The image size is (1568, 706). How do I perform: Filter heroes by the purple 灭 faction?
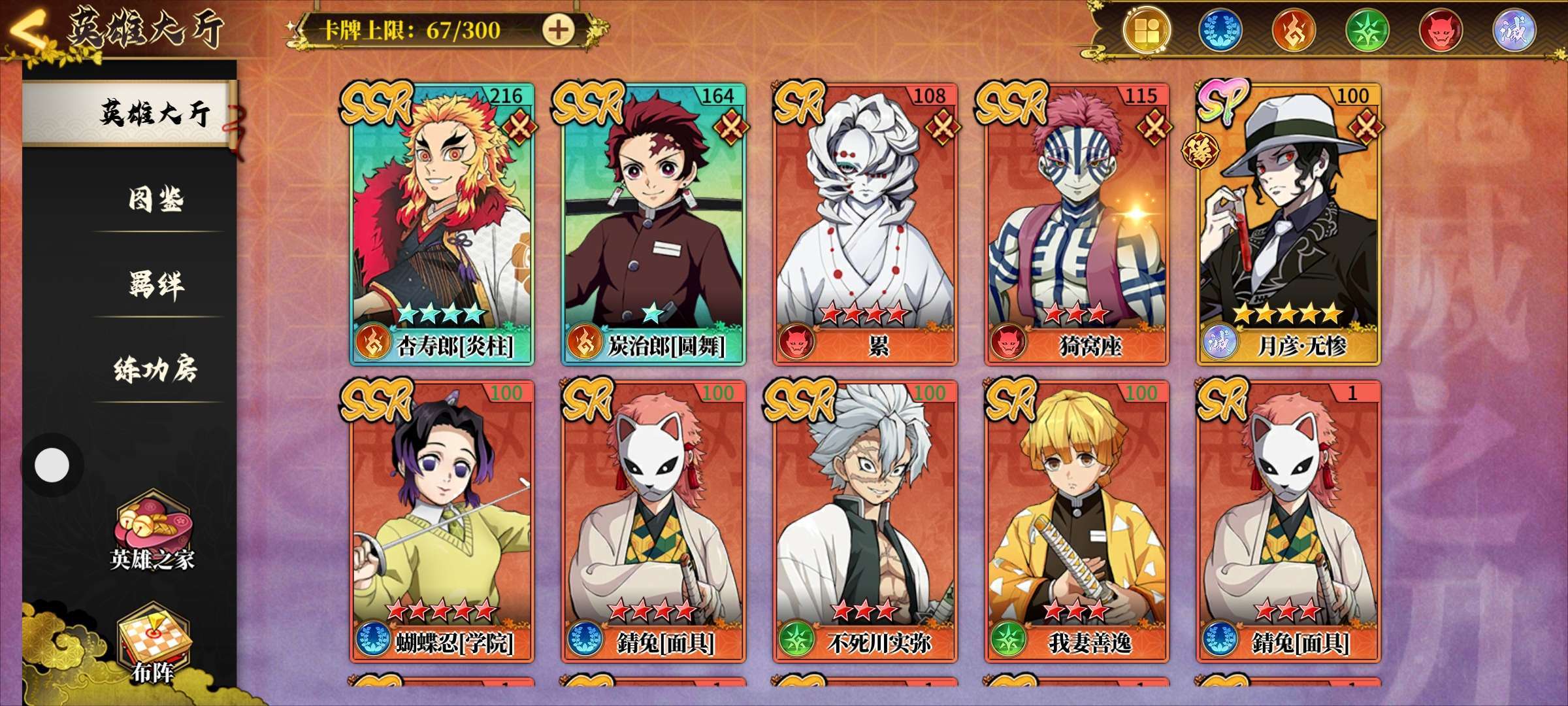coord(1514,31)
